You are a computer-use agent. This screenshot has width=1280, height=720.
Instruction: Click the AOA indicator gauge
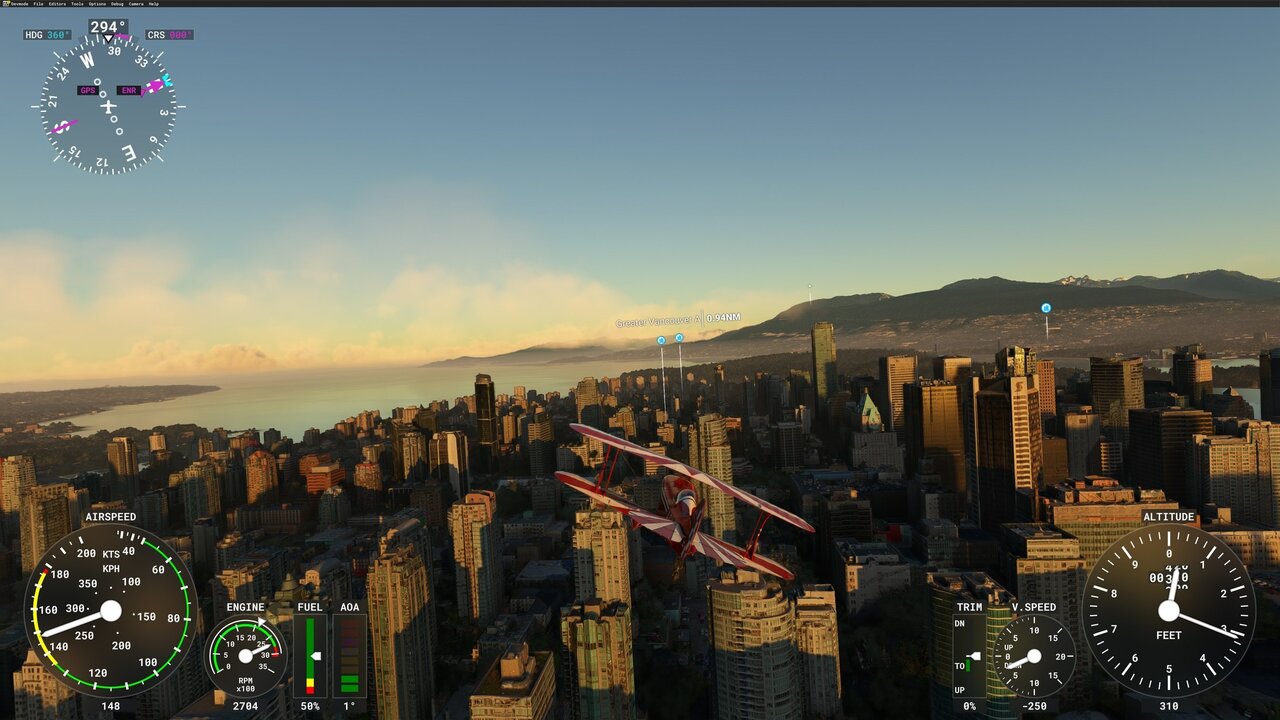(x=348, y=655)
